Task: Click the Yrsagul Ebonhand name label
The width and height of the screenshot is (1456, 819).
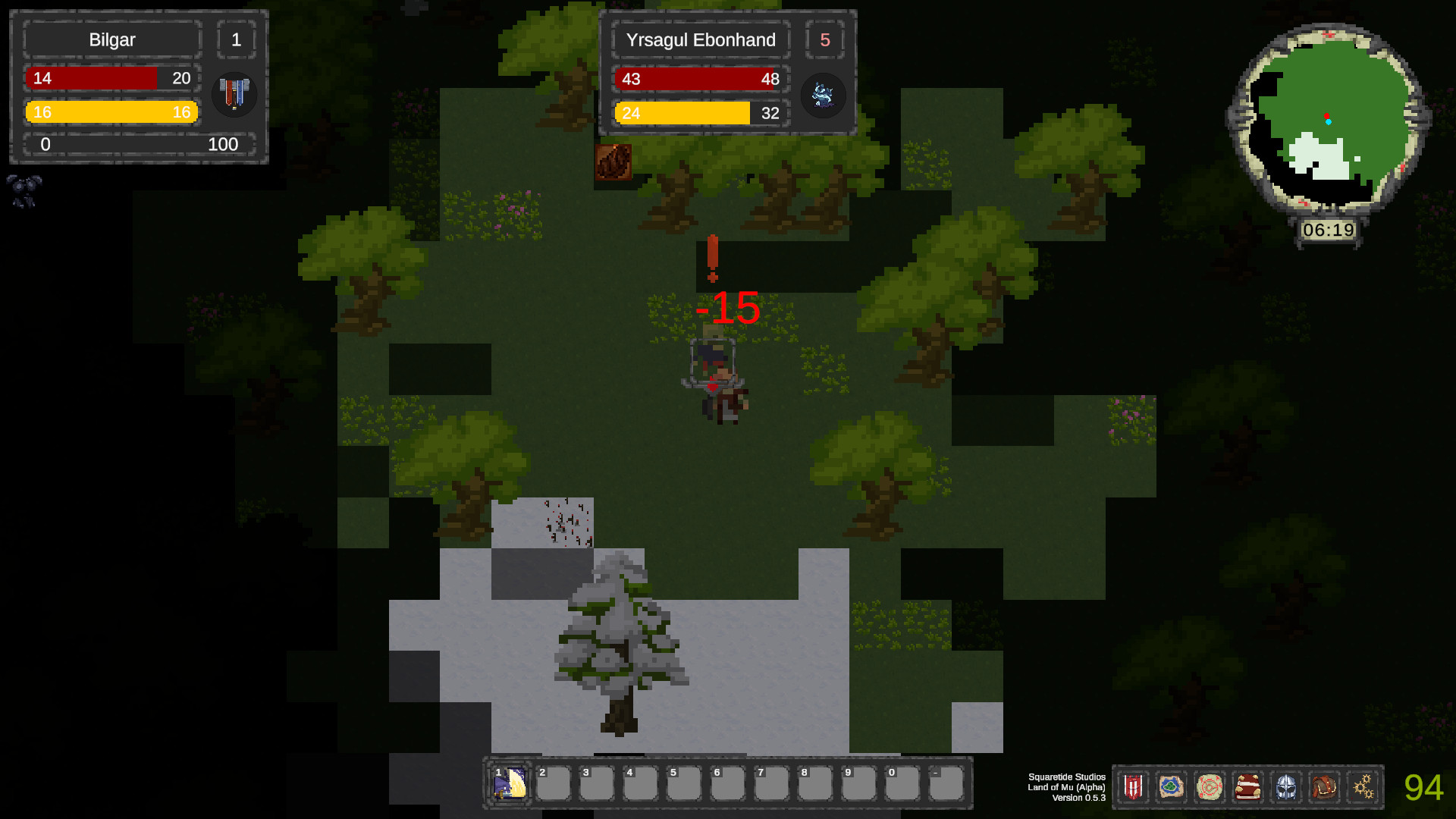Action: (x=699, y=40)
